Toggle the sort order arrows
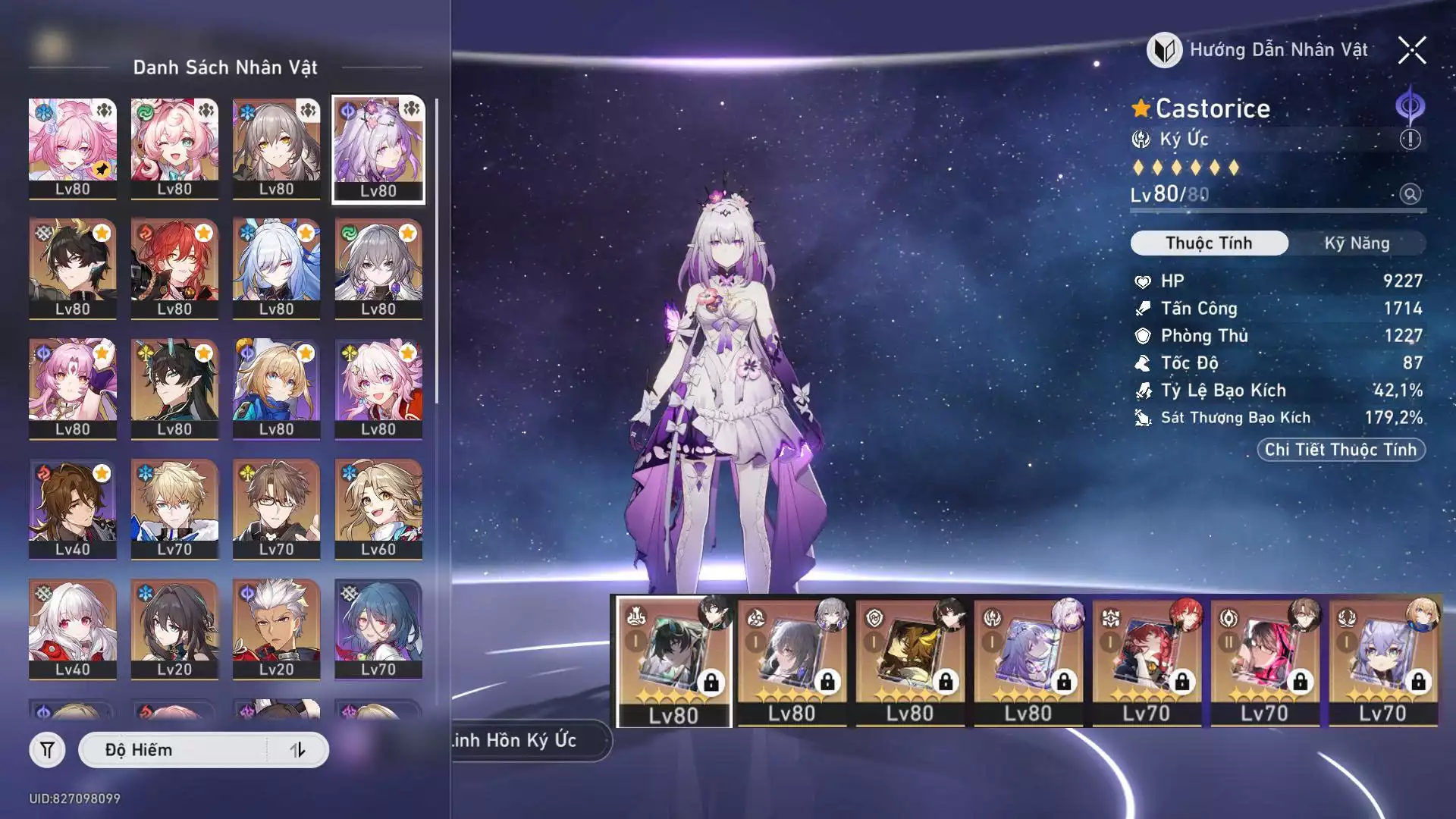 [298, 750]
